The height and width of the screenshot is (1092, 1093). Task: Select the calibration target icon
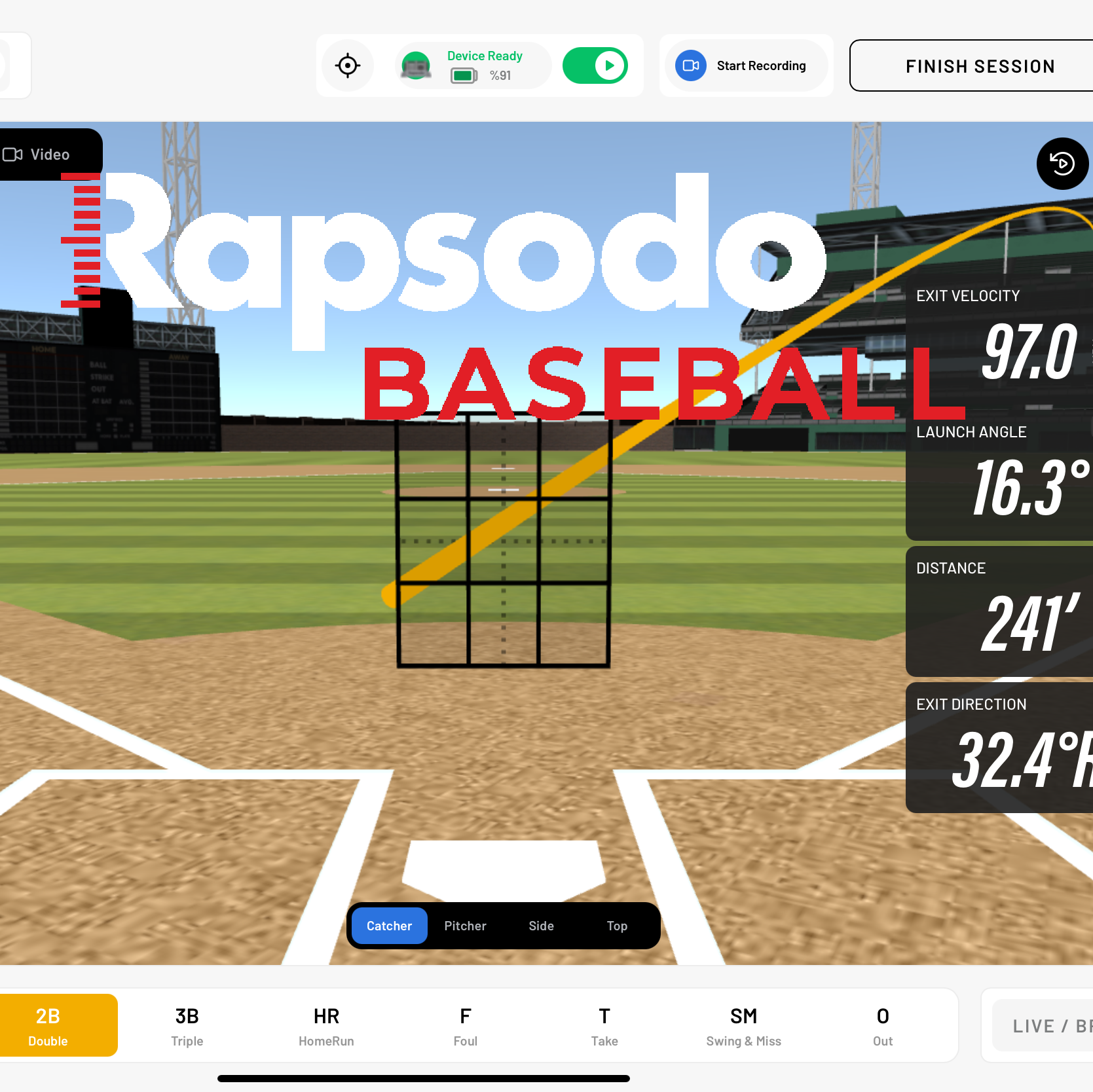348,65
